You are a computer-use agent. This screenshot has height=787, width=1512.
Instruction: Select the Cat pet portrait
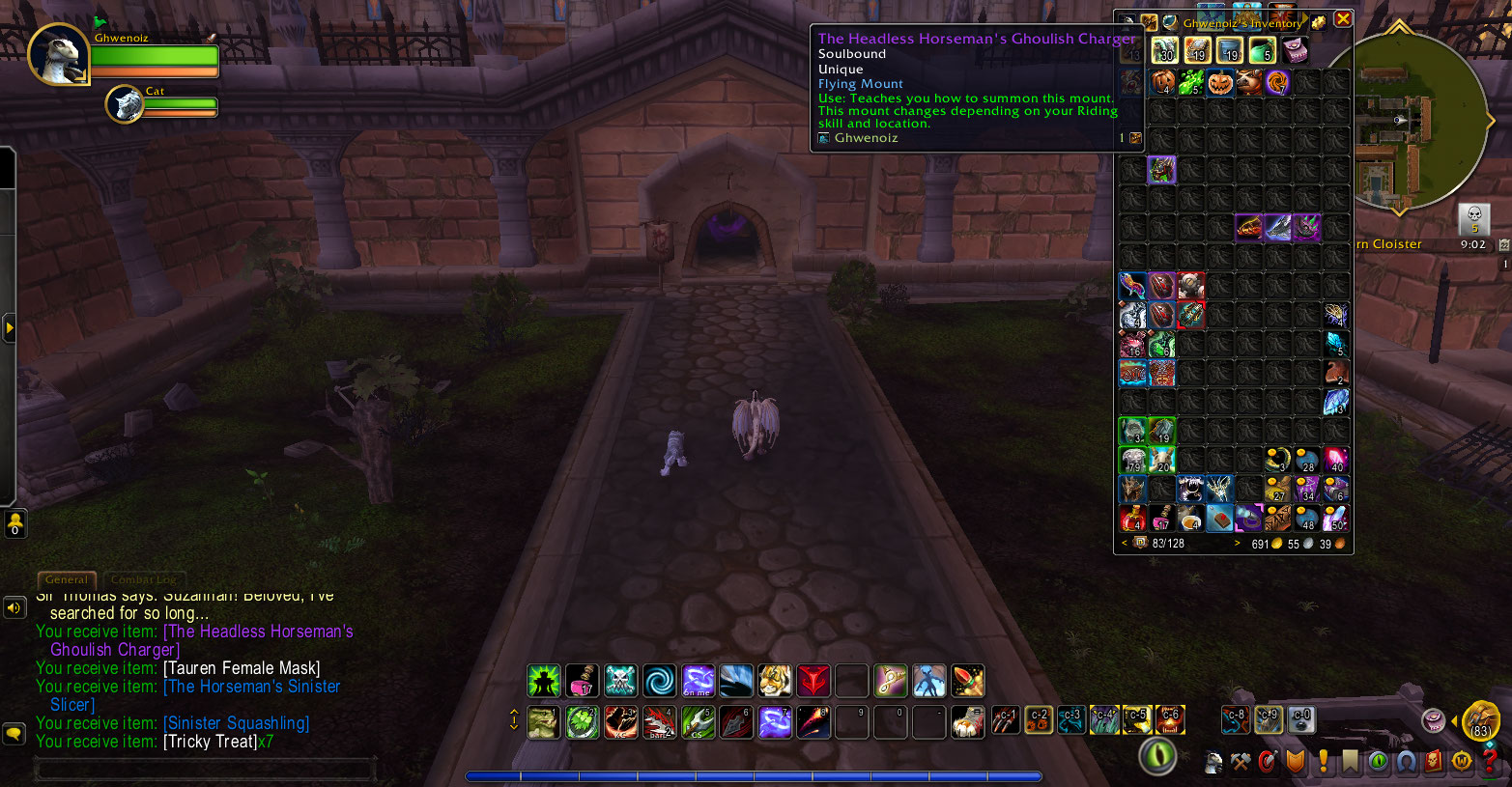(125, 102)
